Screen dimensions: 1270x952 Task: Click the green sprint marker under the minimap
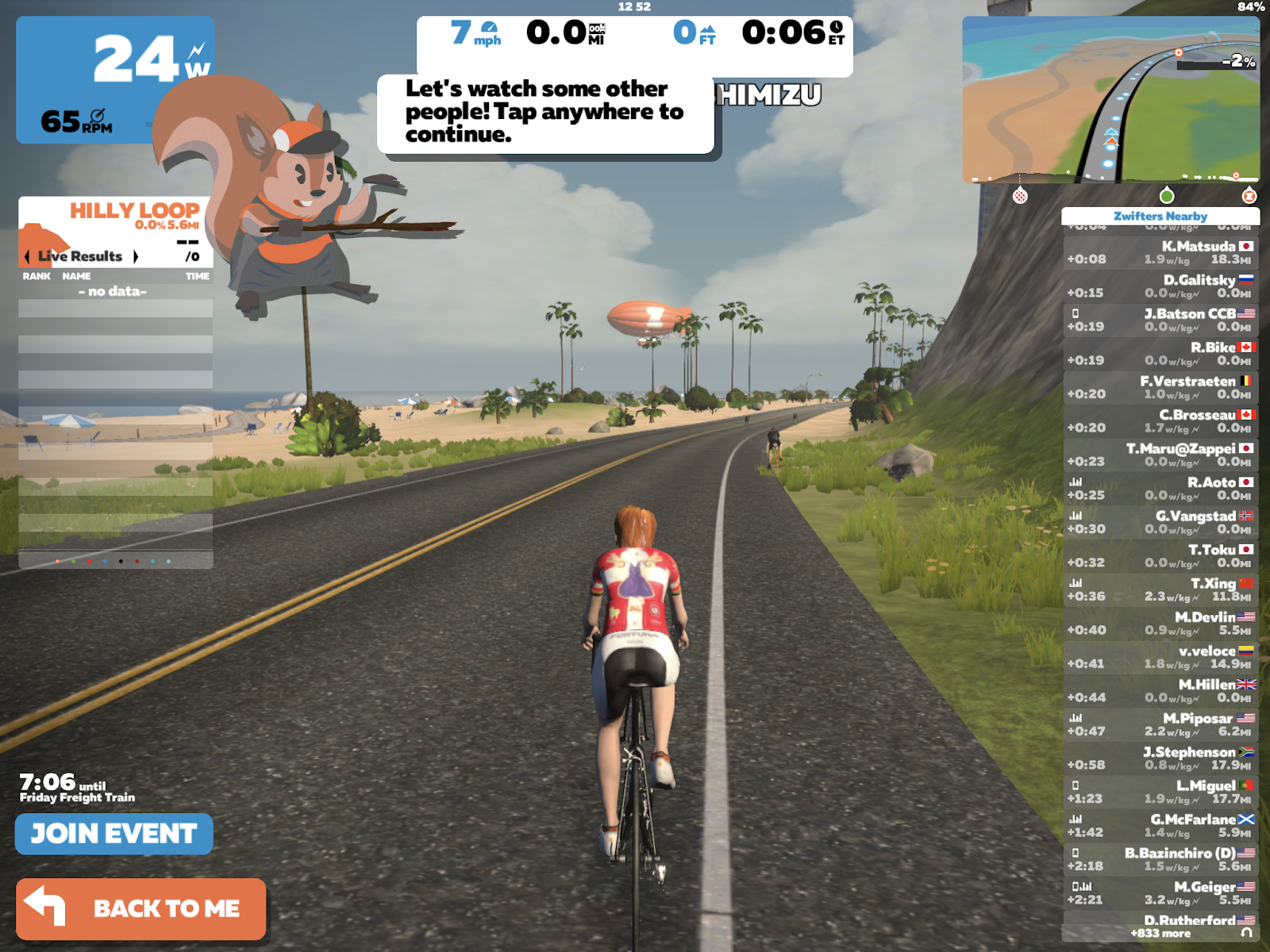(x=1166, y=196)
